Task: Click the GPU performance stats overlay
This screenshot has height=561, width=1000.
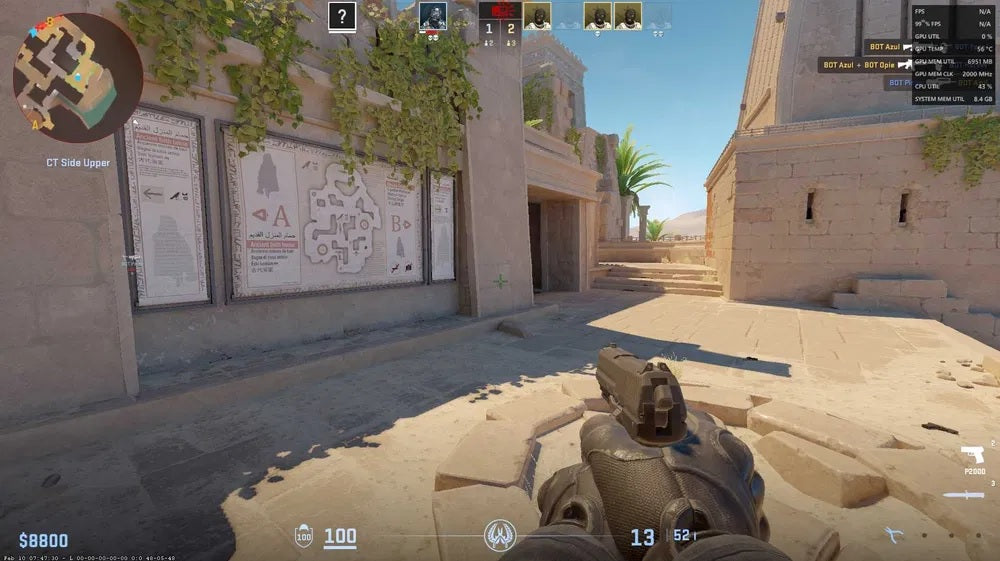Action: [951, 53]
